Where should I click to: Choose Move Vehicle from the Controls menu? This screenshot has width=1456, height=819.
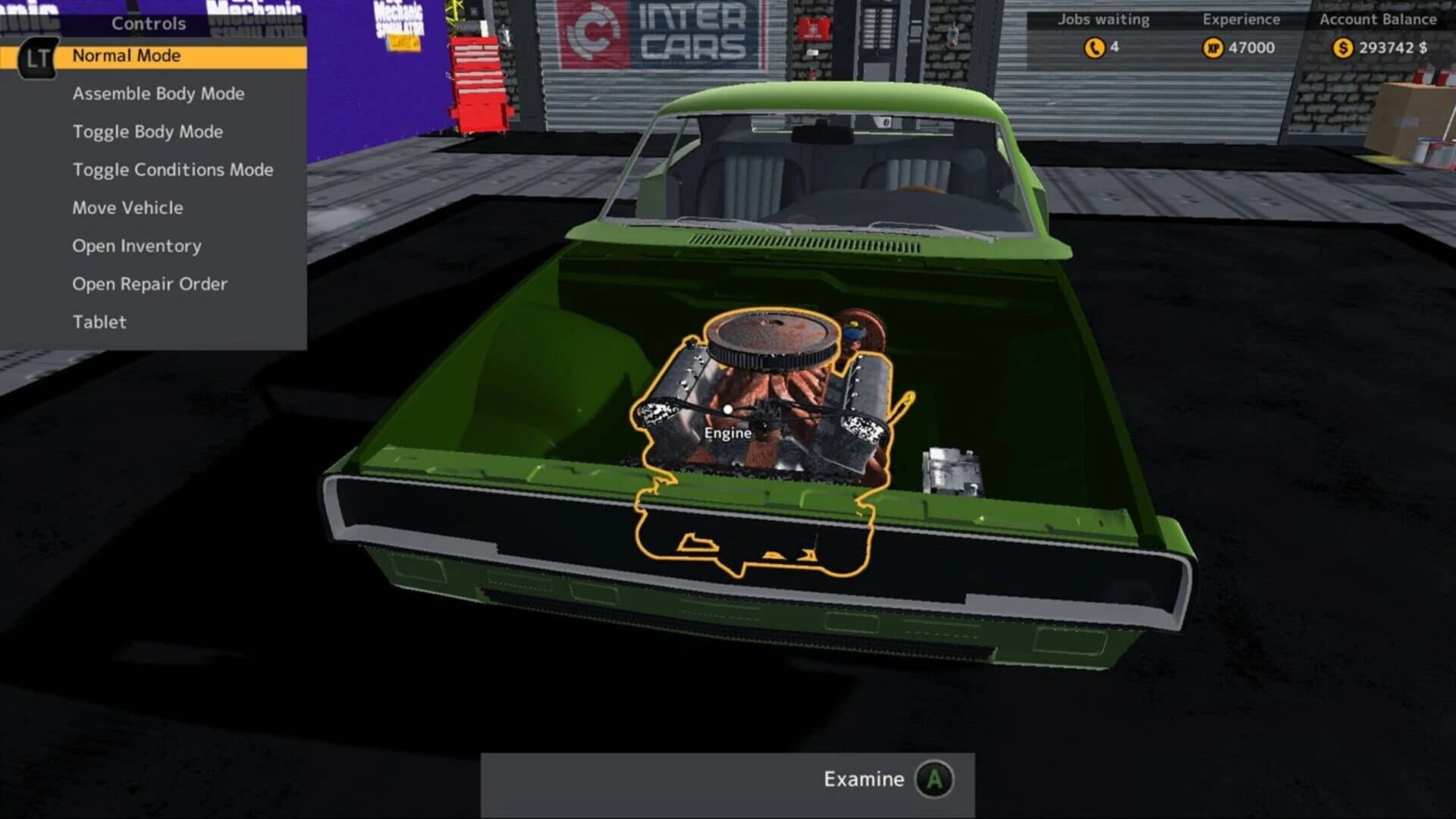tap(127, 207)
